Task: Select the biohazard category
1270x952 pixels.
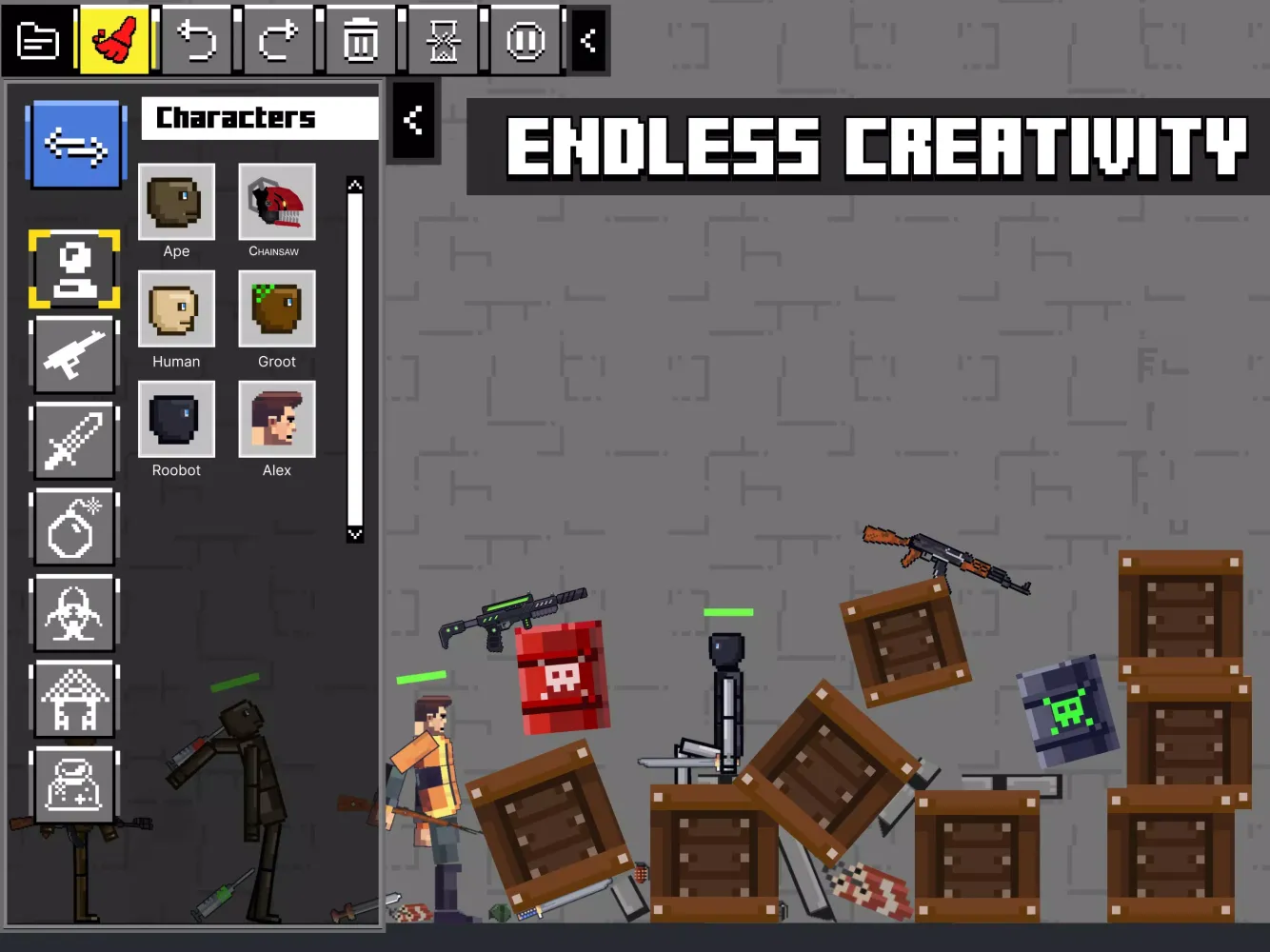Action: click(x=74, y=612)
